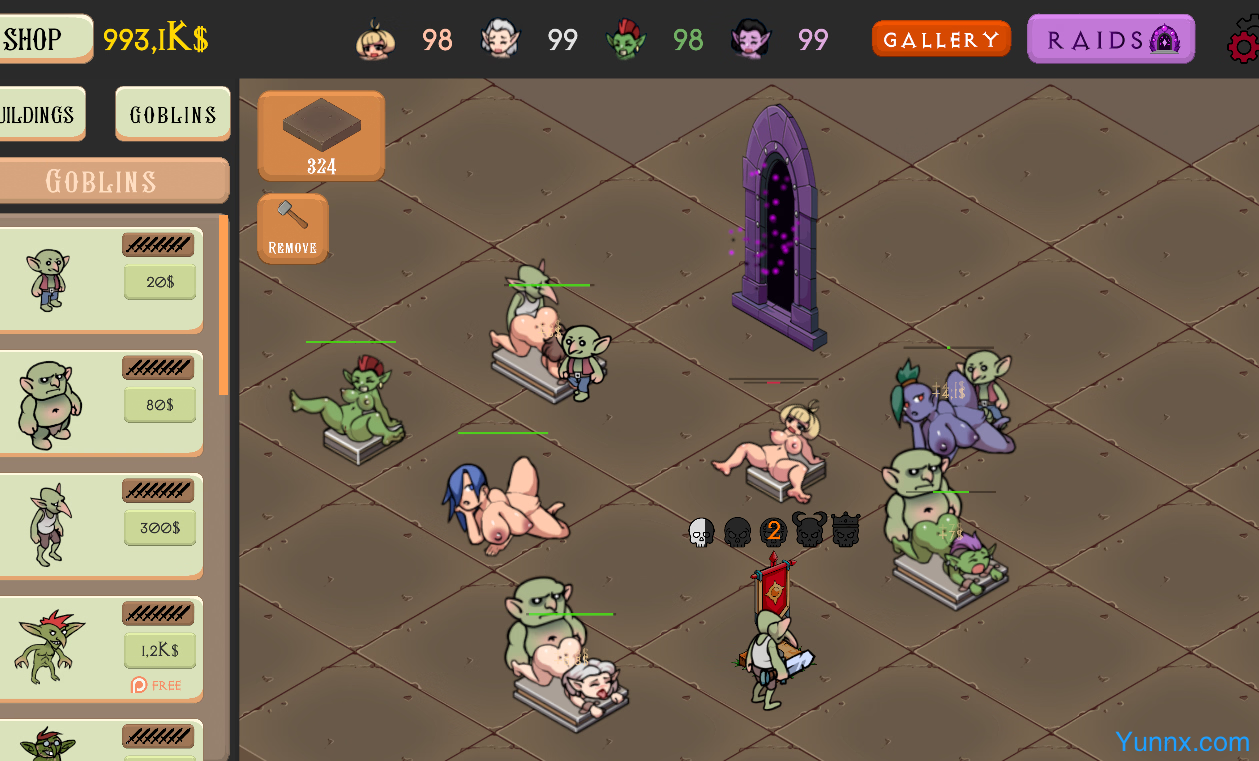The image size is (1259, 761).
Task: Select the half-white skull difficulty icon
Action: [702, 532]
